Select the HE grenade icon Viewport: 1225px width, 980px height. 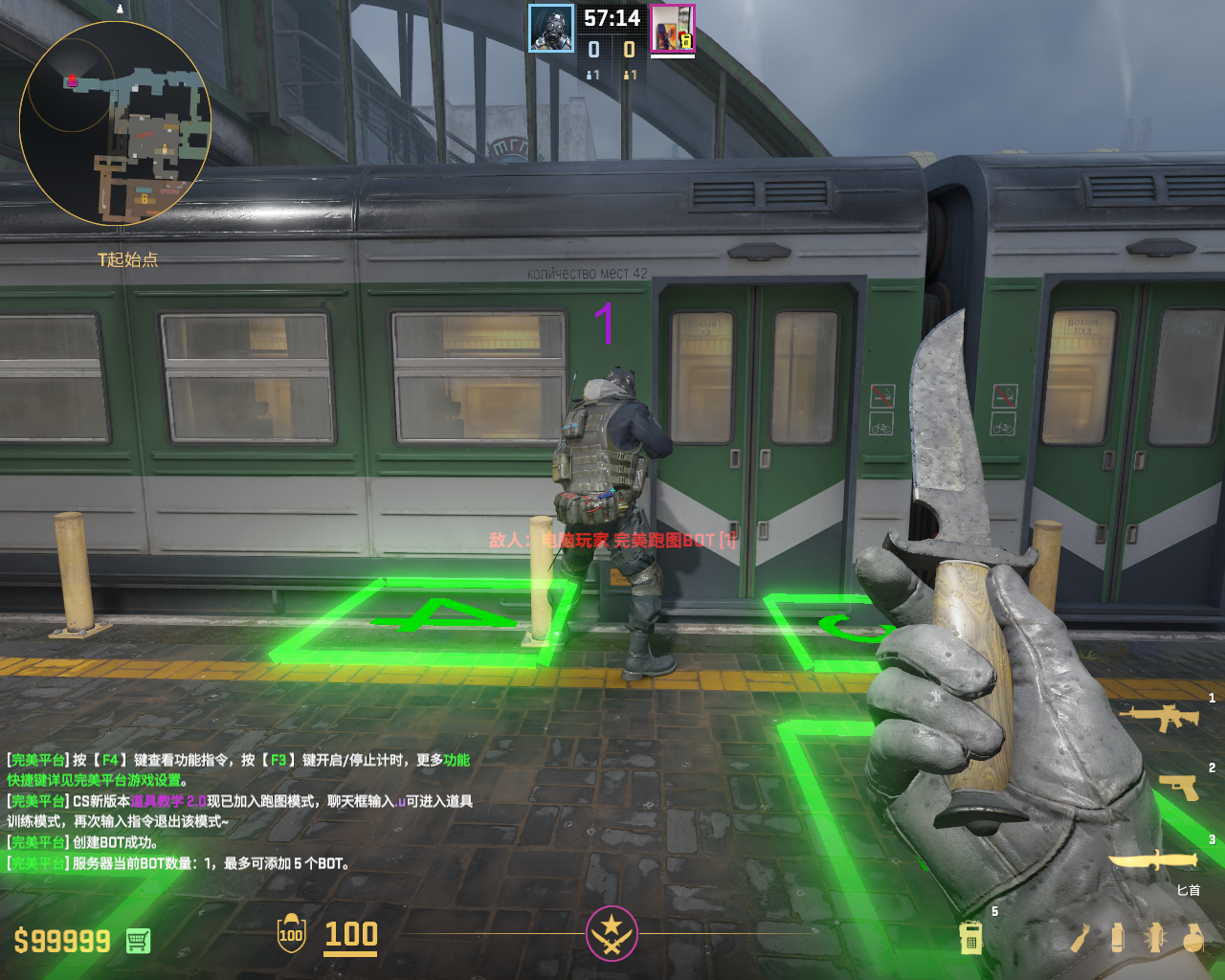(x=1192, y=938)
